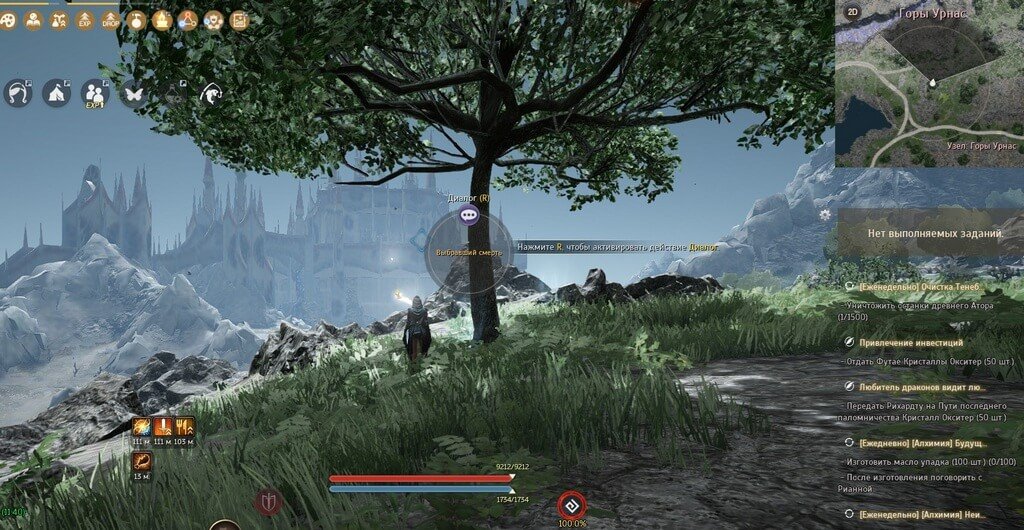Click the fork and knife food buff
1024x530 pixels.
[185, 428]
